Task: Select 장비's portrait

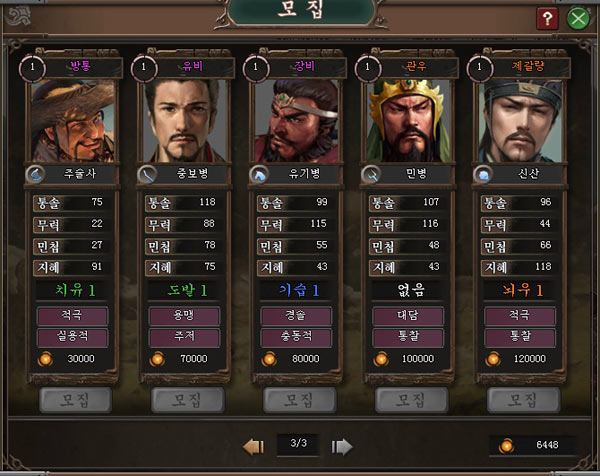Action: [x=296, y=121]
